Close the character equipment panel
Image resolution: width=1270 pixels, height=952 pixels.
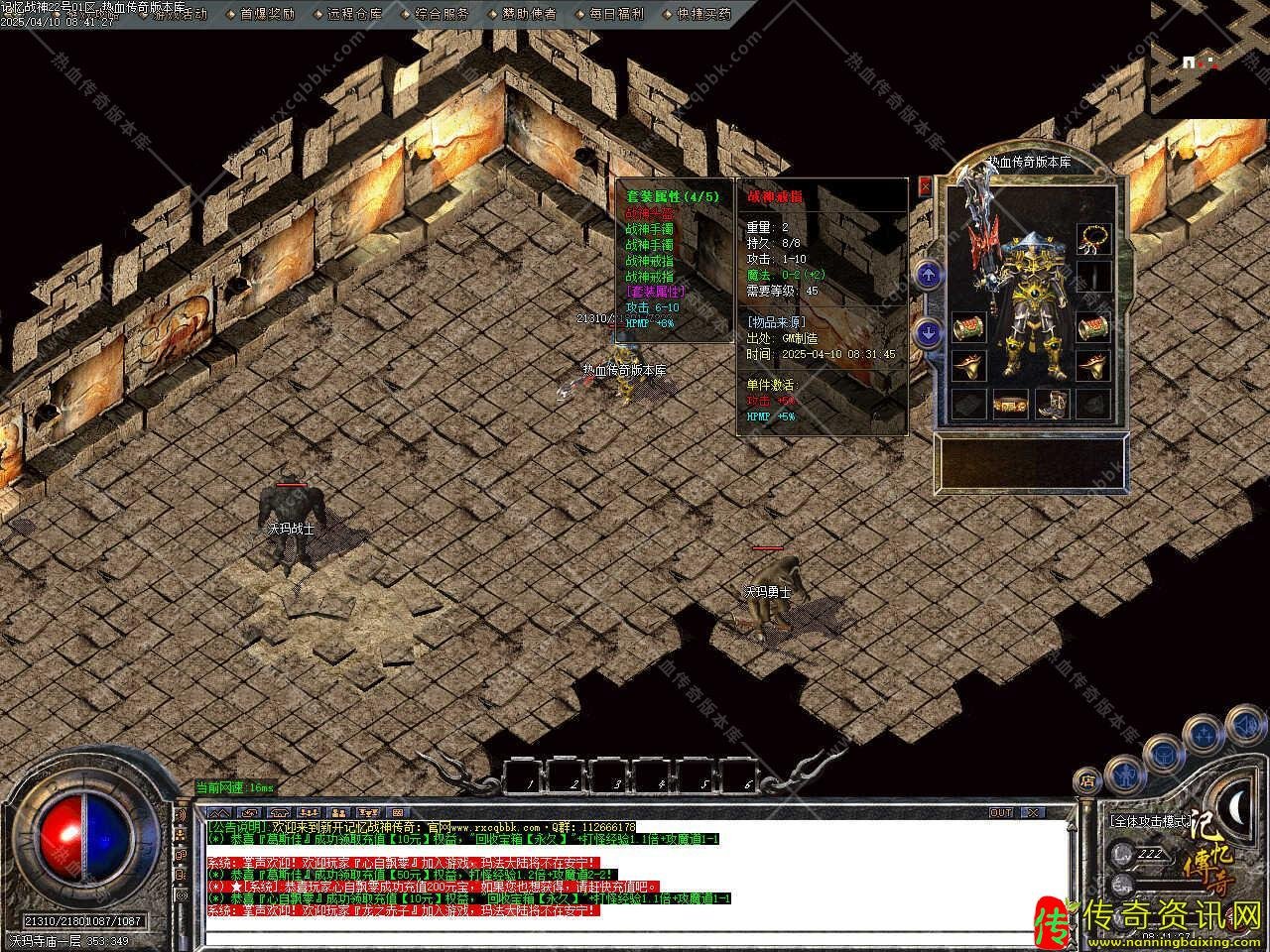pyautogui.click(x=925, y=185)
